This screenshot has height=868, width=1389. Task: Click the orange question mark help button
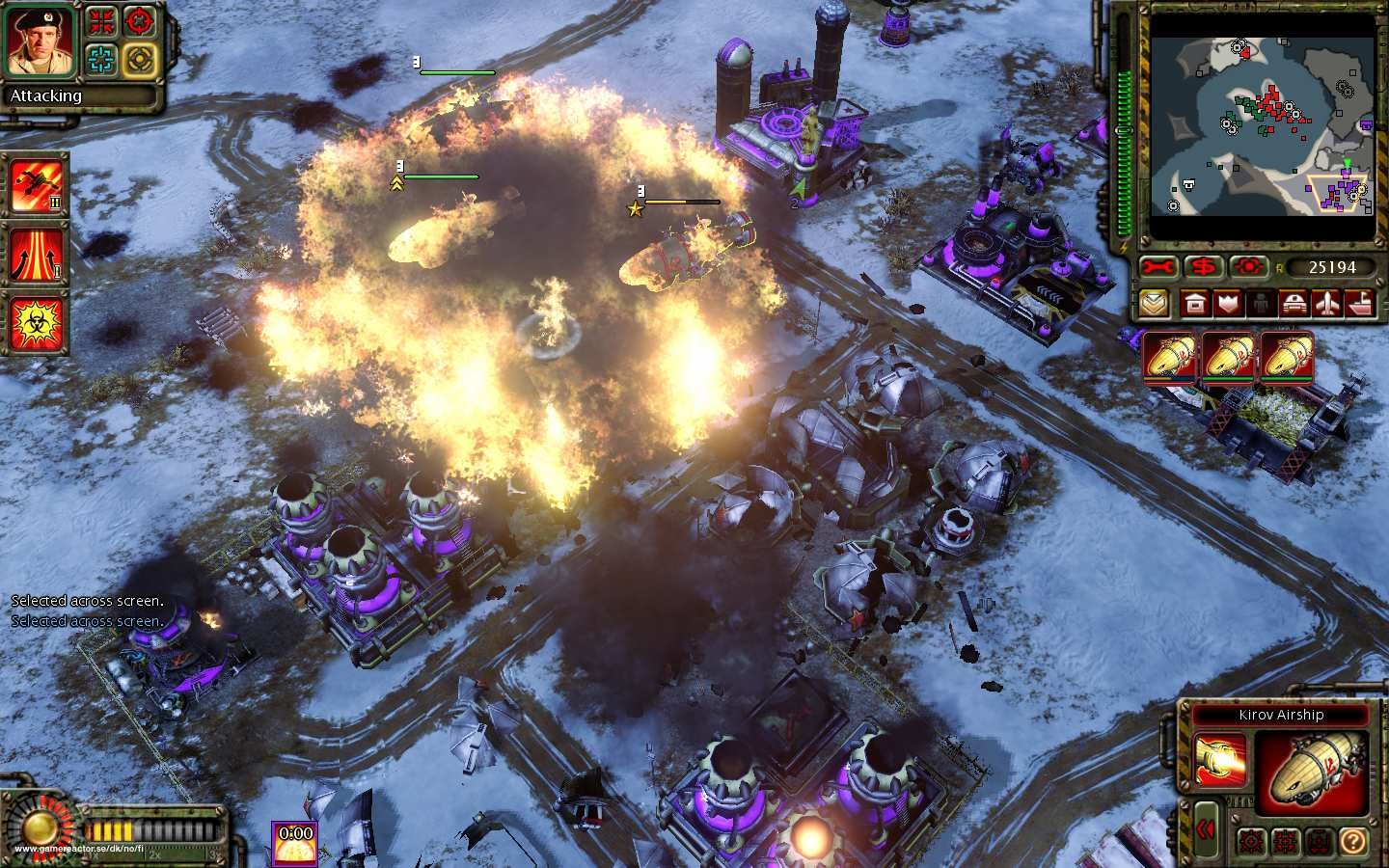click(1352, 840)
